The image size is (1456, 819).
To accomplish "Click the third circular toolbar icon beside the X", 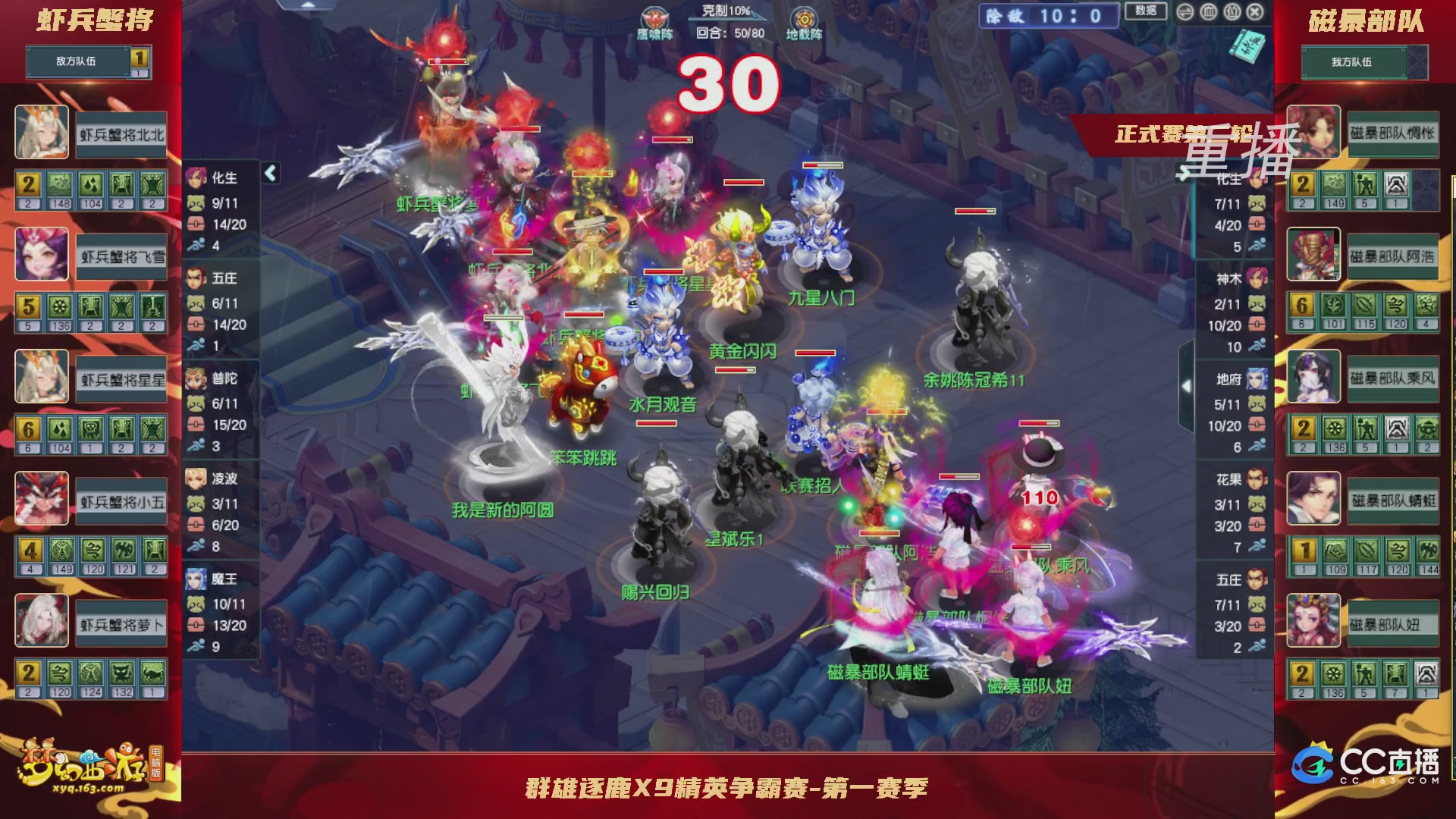I will click(1232, 12).
